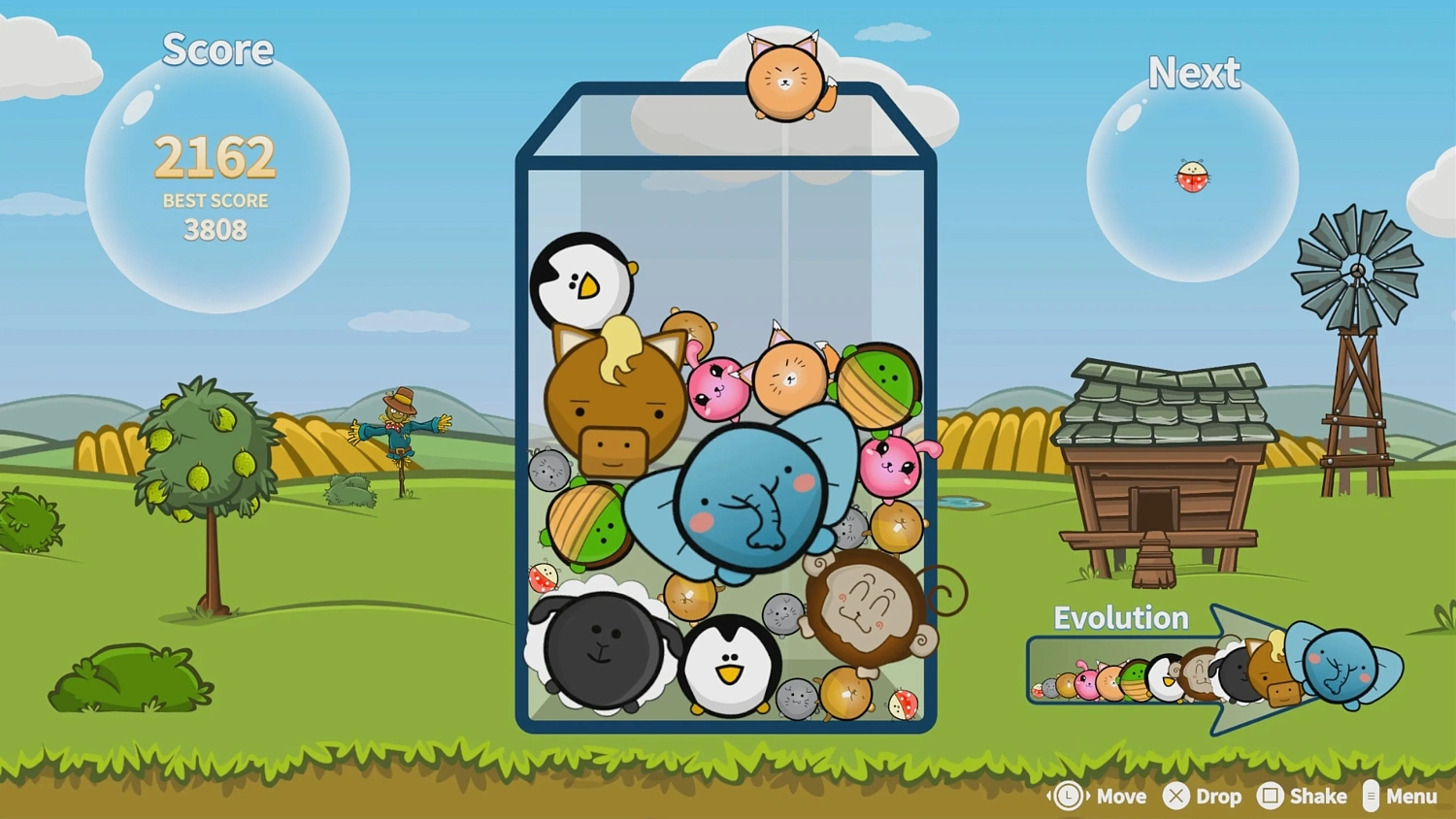Select the penguin icon in the Evolution chart
The image size is (1456, 819).
[x=1165, y=678]
